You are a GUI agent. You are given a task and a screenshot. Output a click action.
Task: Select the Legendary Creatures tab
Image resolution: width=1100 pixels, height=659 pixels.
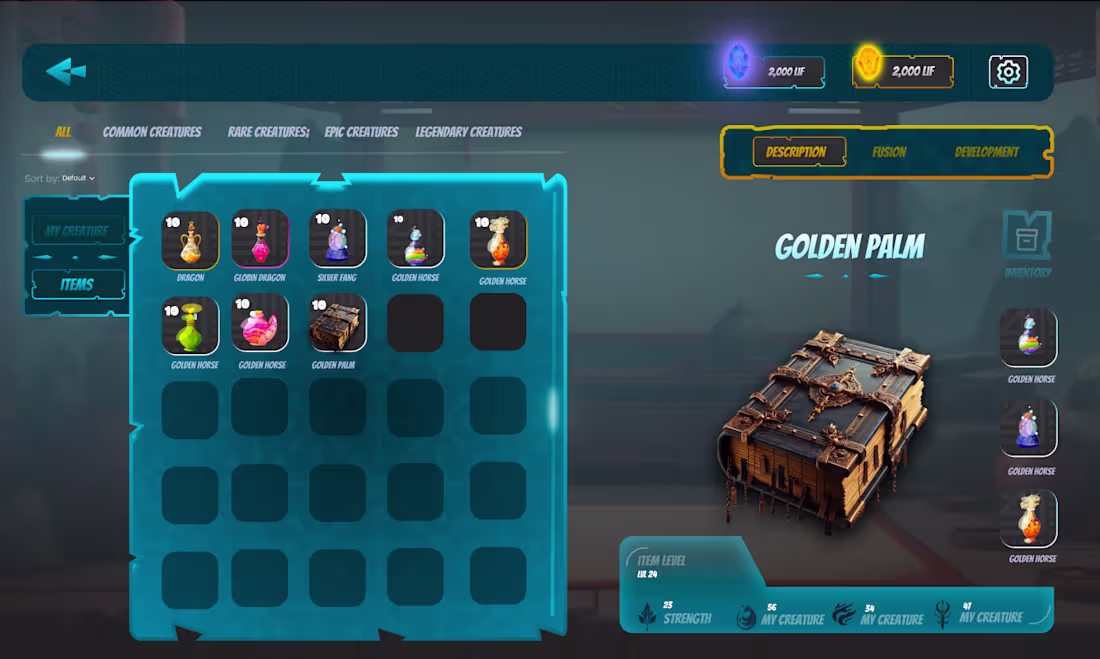point(469,132)
